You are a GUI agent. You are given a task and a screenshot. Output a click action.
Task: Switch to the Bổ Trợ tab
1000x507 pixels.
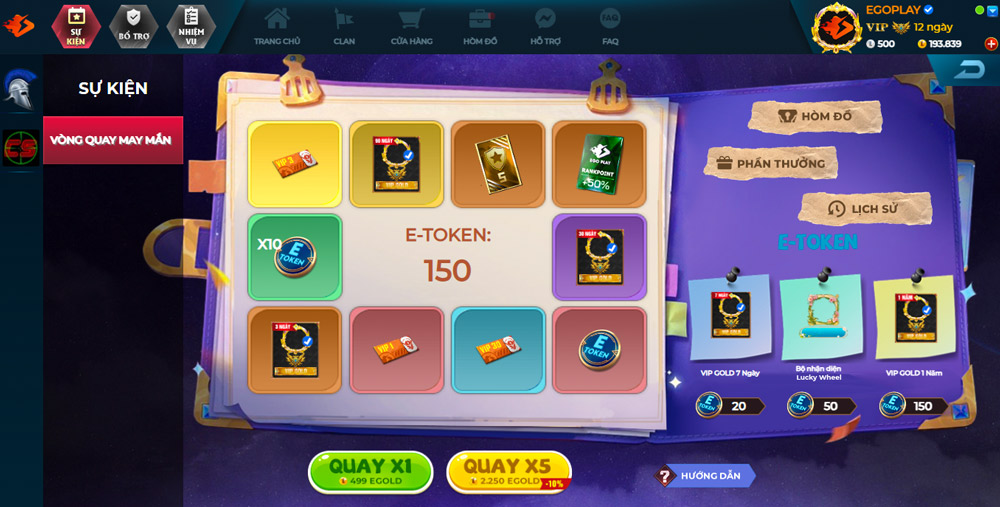[x=133, y=25]
